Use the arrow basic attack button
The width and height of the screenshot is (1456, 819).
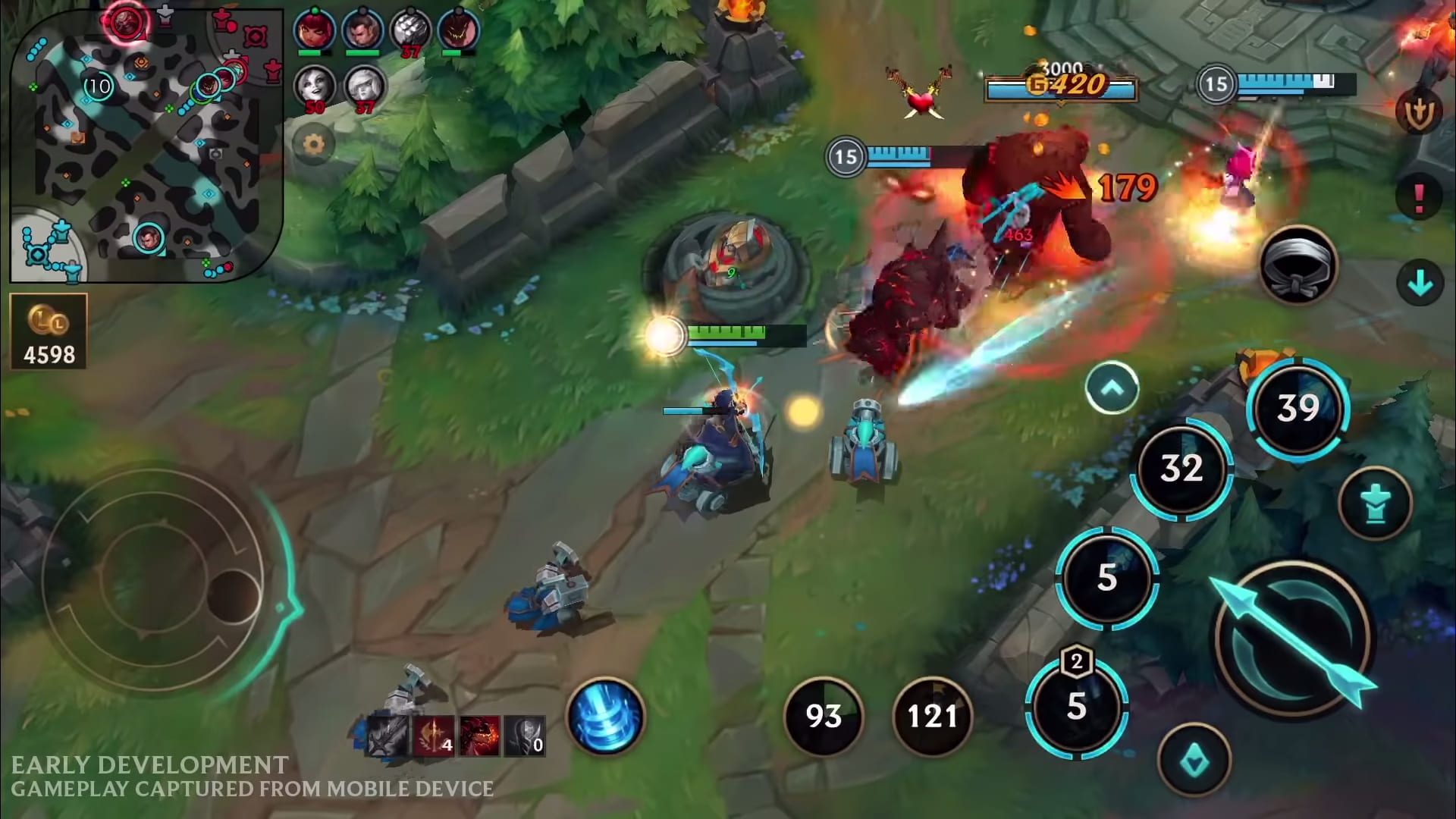pos(1293,639)
